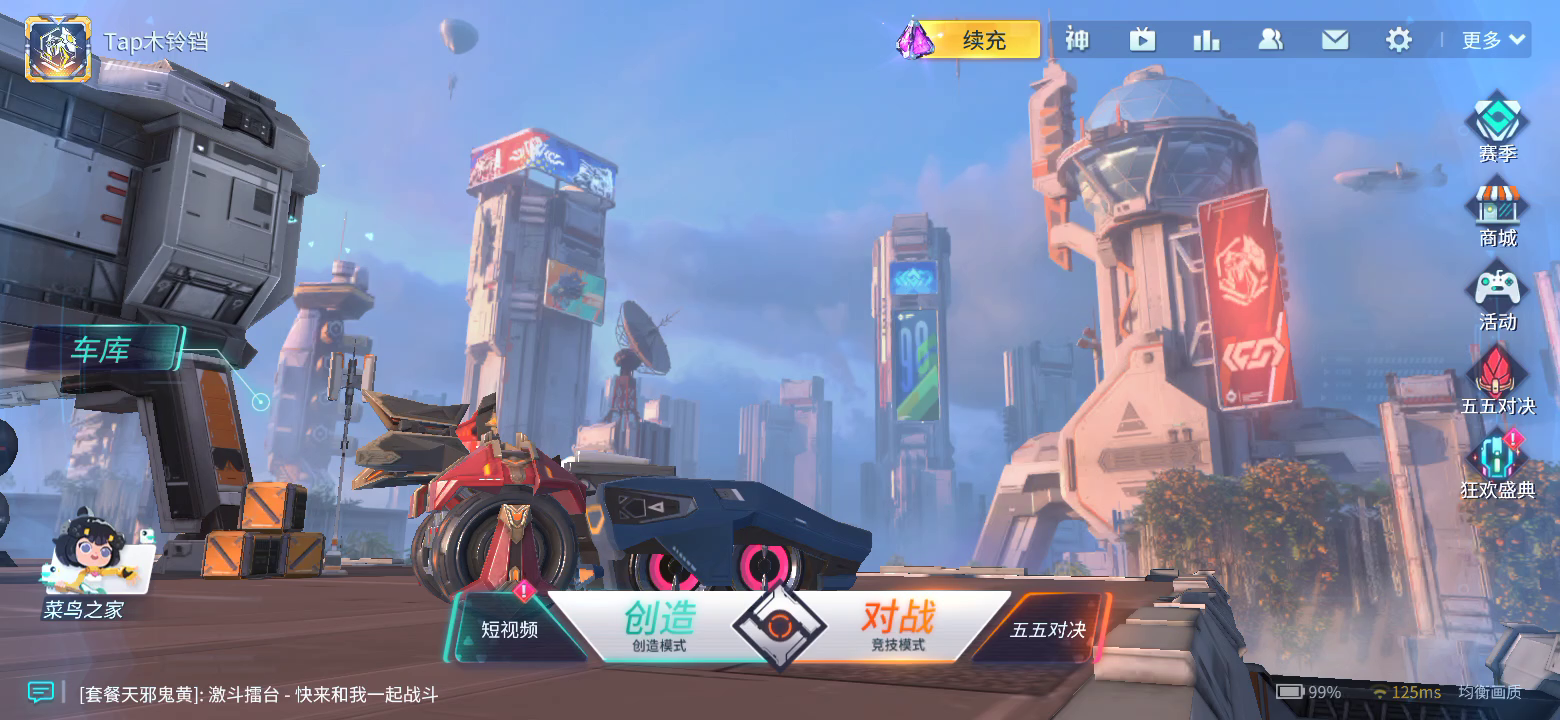Open the friends list icon
This screenshot has width=1560, height=720.
tap(1270, 40)
